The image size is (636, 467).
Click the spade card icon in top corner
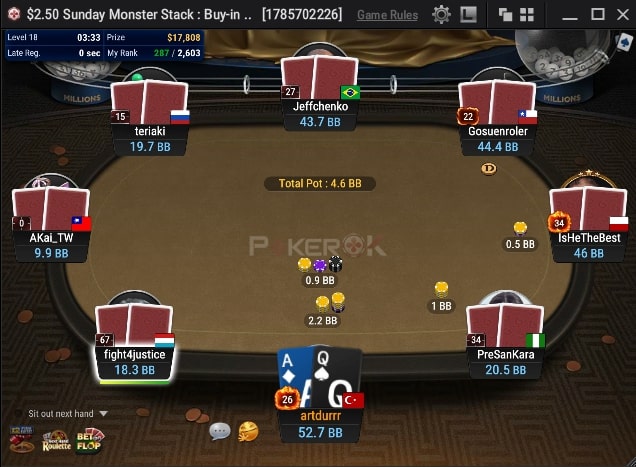point(625,41)
